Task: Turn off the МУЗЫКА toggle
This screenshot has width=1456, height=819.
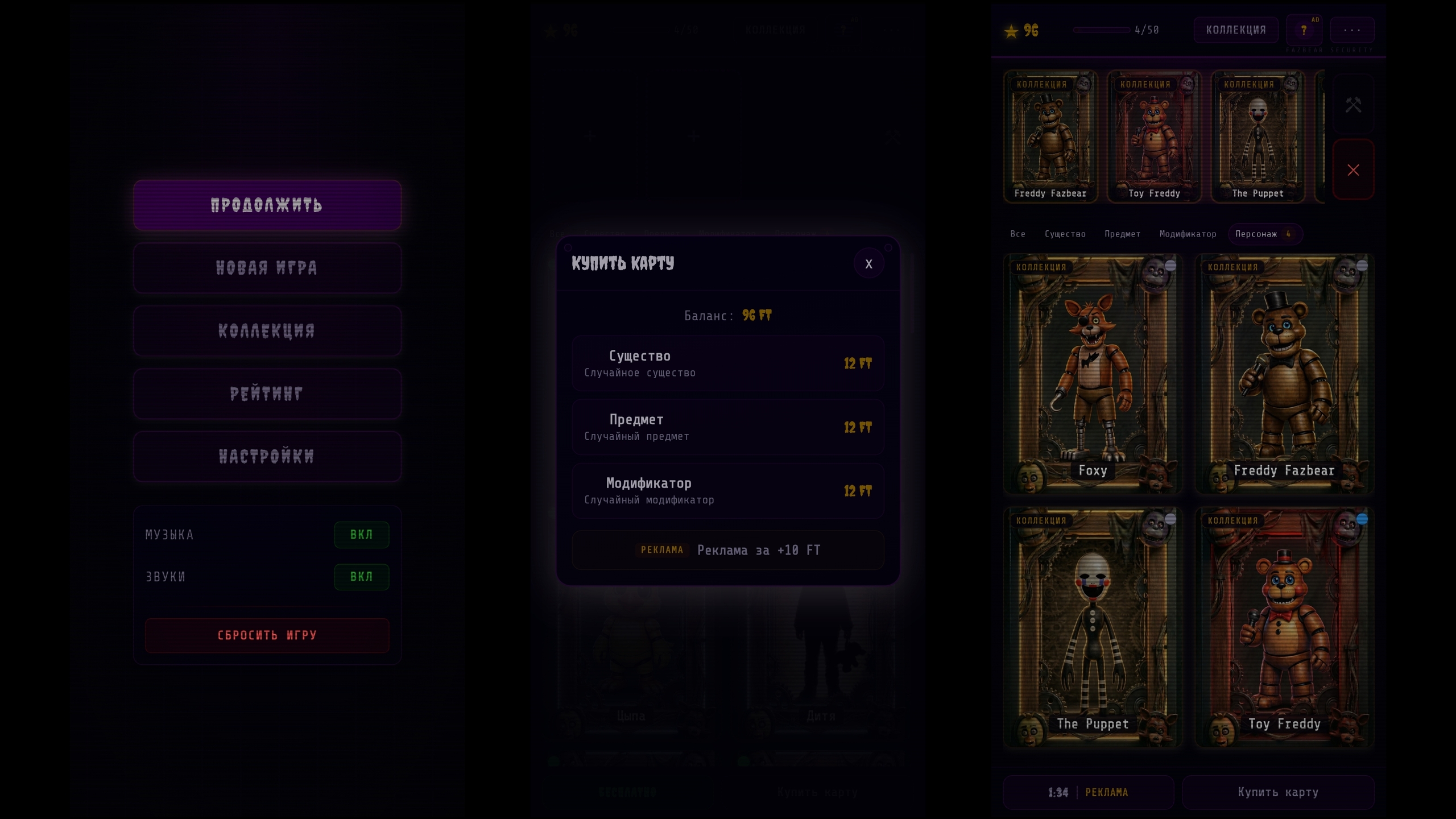Action: tap(362, 535)
